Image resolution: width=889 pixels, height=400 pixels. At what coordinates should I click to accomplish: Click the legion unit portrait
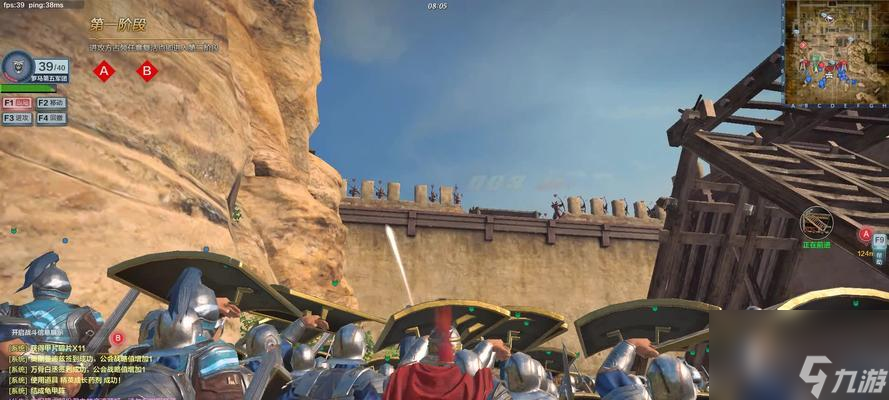coord(17,68)
